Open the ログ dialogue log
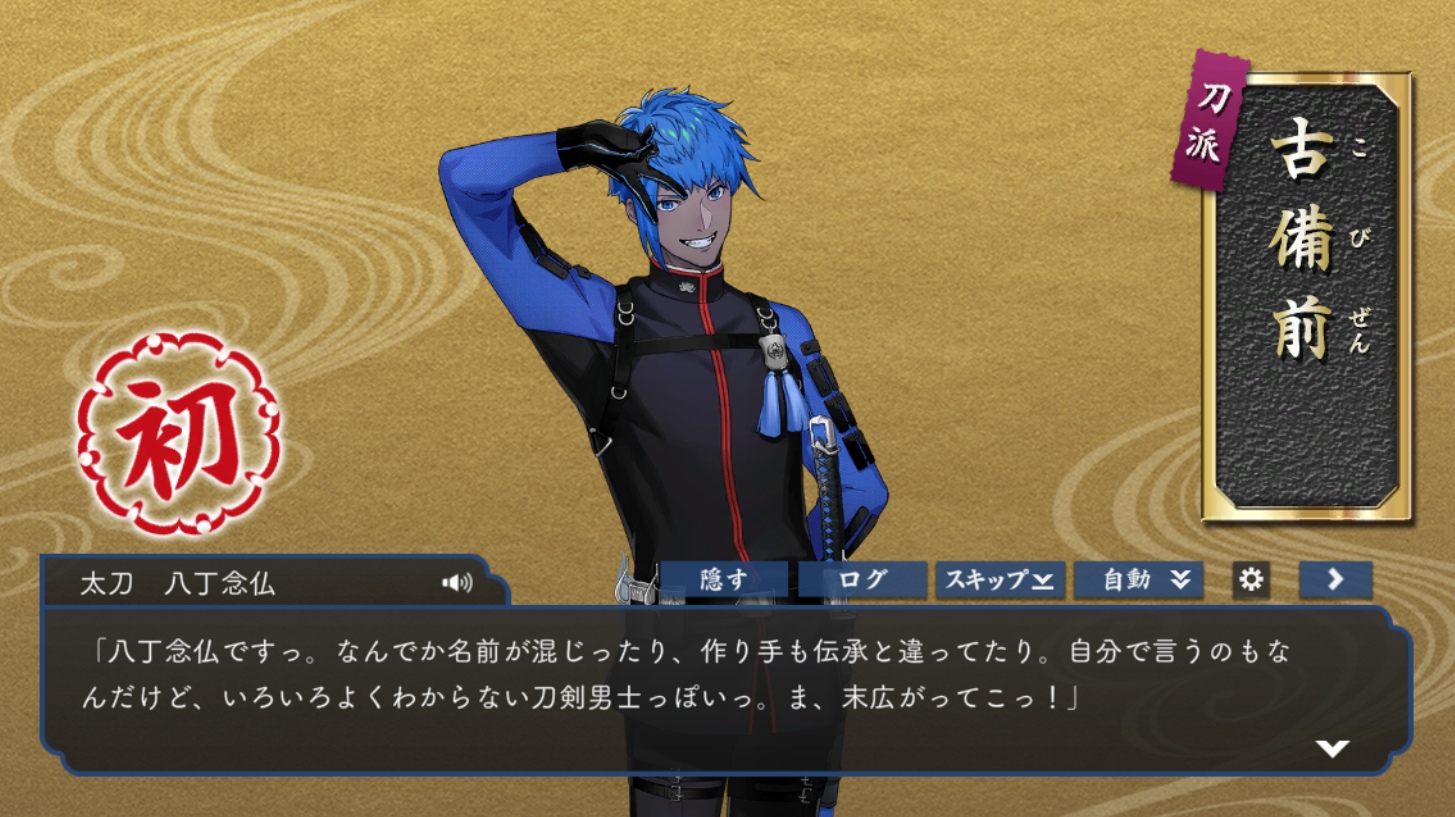 [x=862, y=580]
